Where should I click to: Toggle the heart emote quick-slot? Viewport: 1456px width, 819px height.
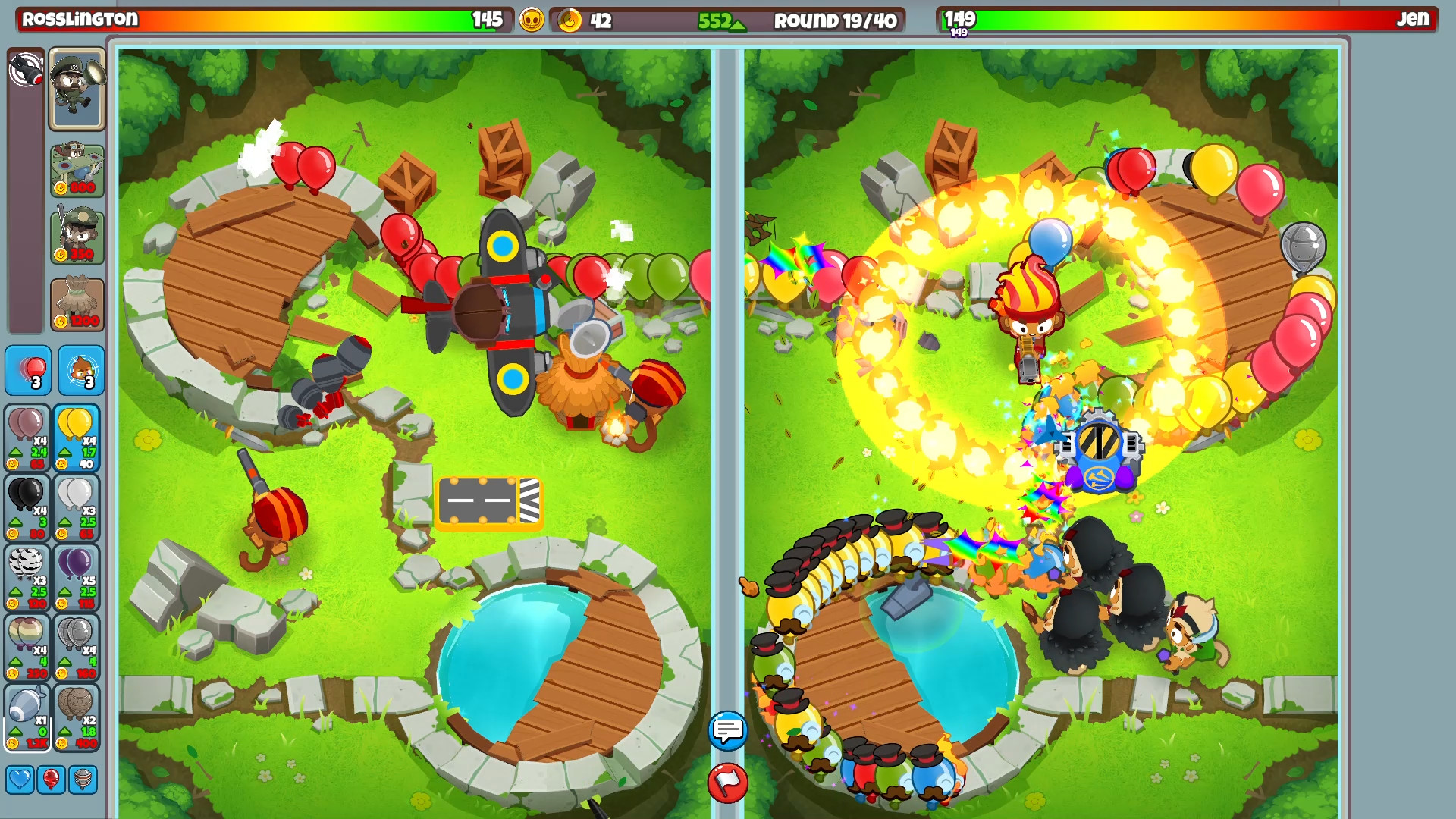pyautogui.click(x=19, y=777)
